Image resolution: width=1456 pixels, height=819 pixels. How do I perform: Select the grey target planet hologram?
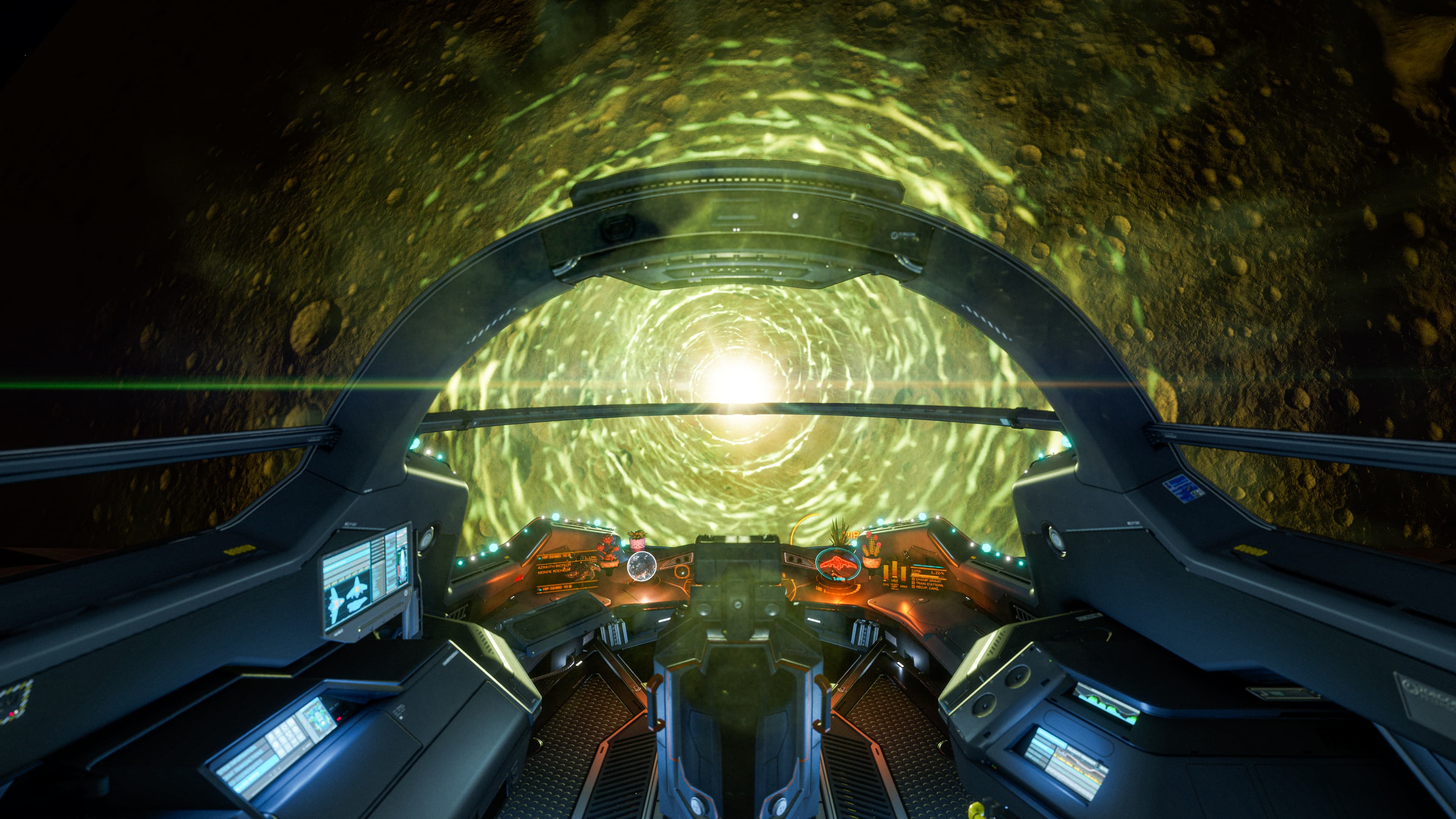(642, 566)
